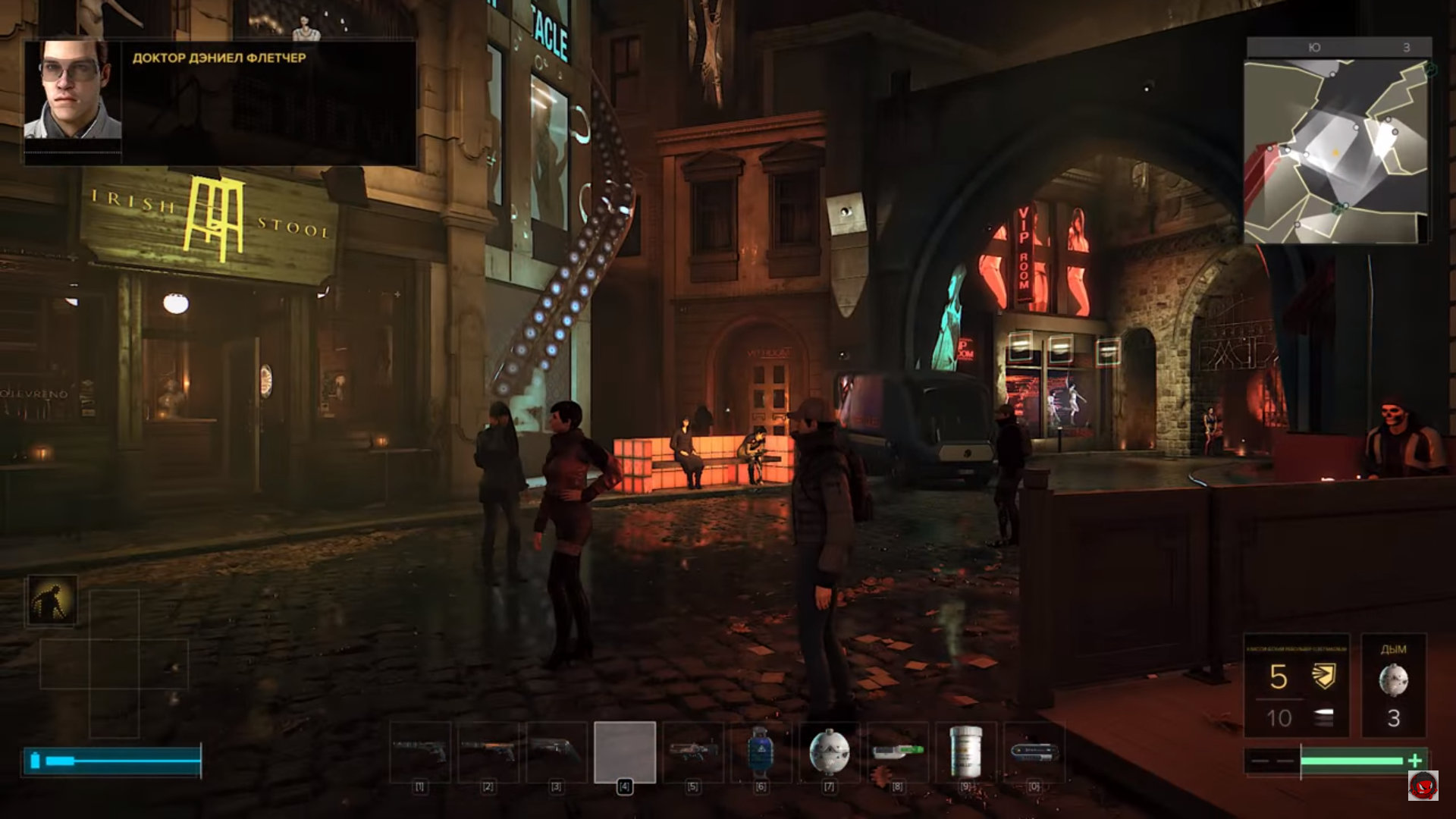This screenshot has width=1456, height=819.
Task: Equip the orange-striped rifle in slot 2
Action: click(488, 752)
